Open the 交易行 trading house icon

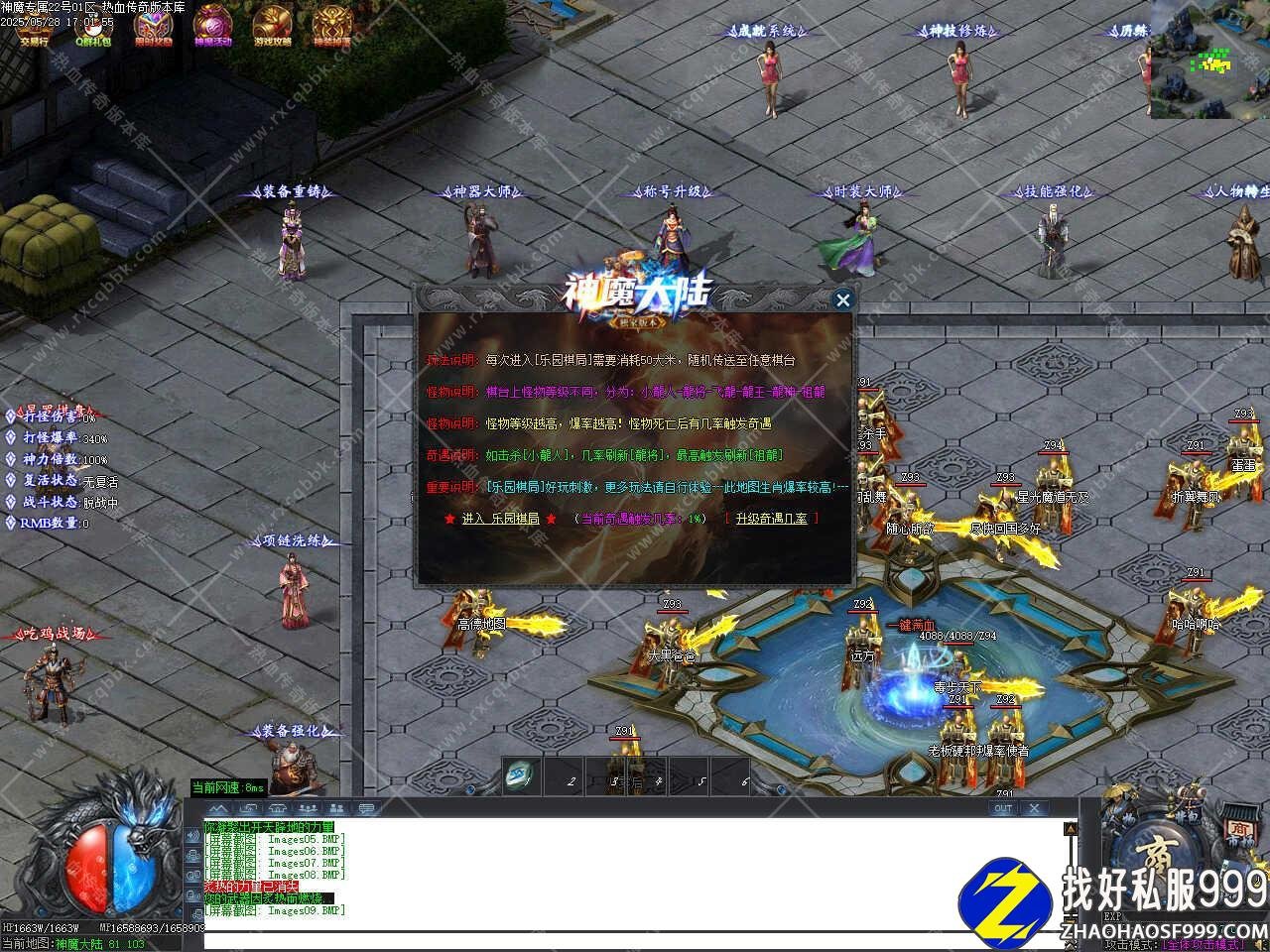(x=34, y=26)
